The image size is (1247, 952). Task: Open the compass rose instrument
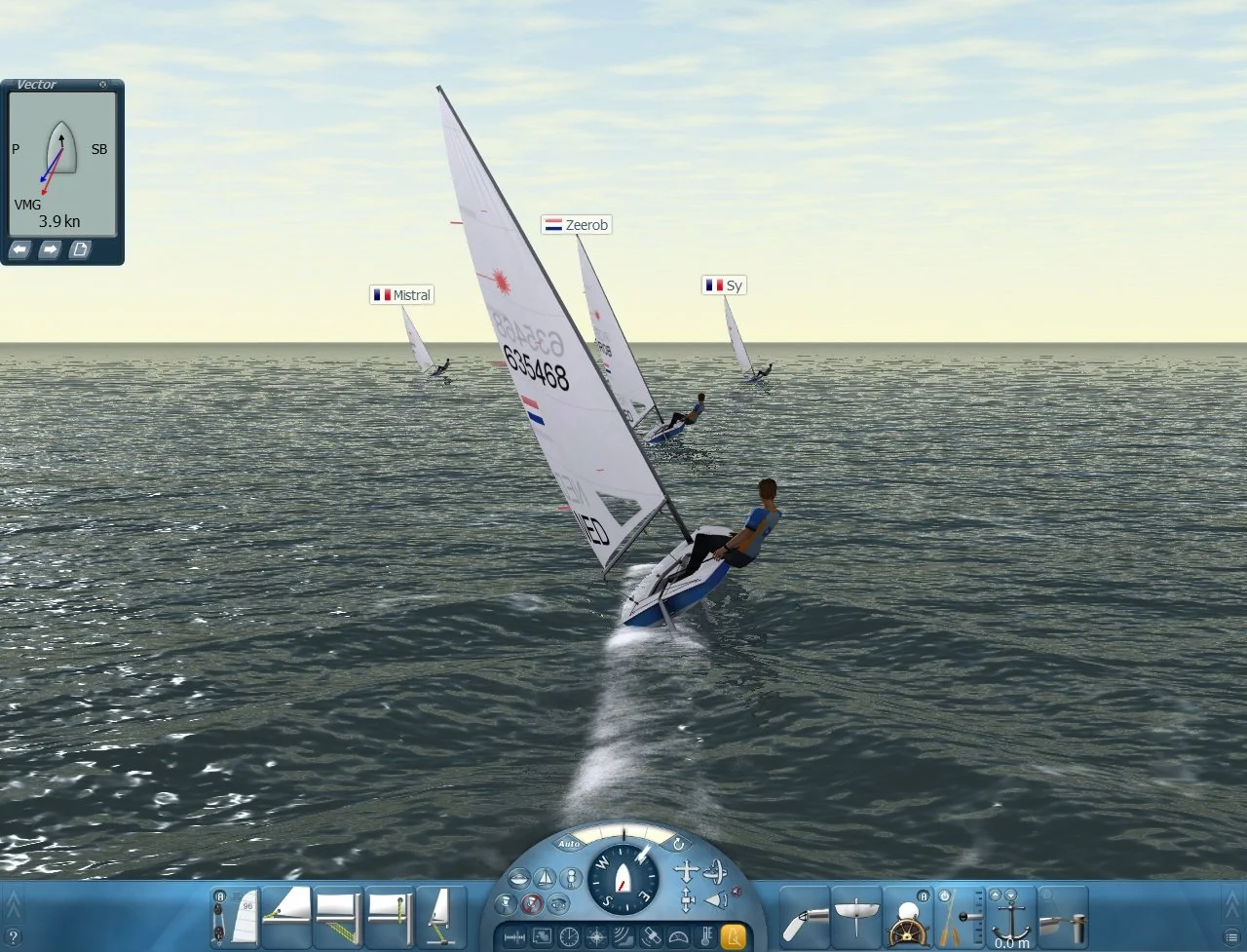595,935
